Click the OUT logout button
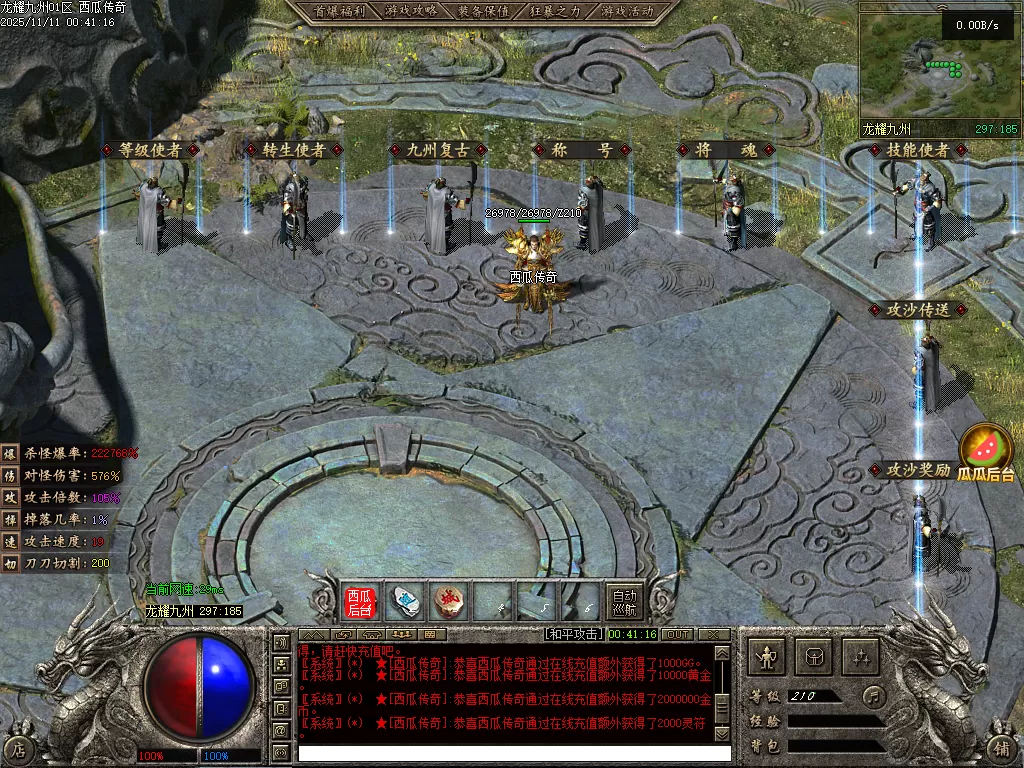The width and height of the screenshot is (1024, 768). 678,634
